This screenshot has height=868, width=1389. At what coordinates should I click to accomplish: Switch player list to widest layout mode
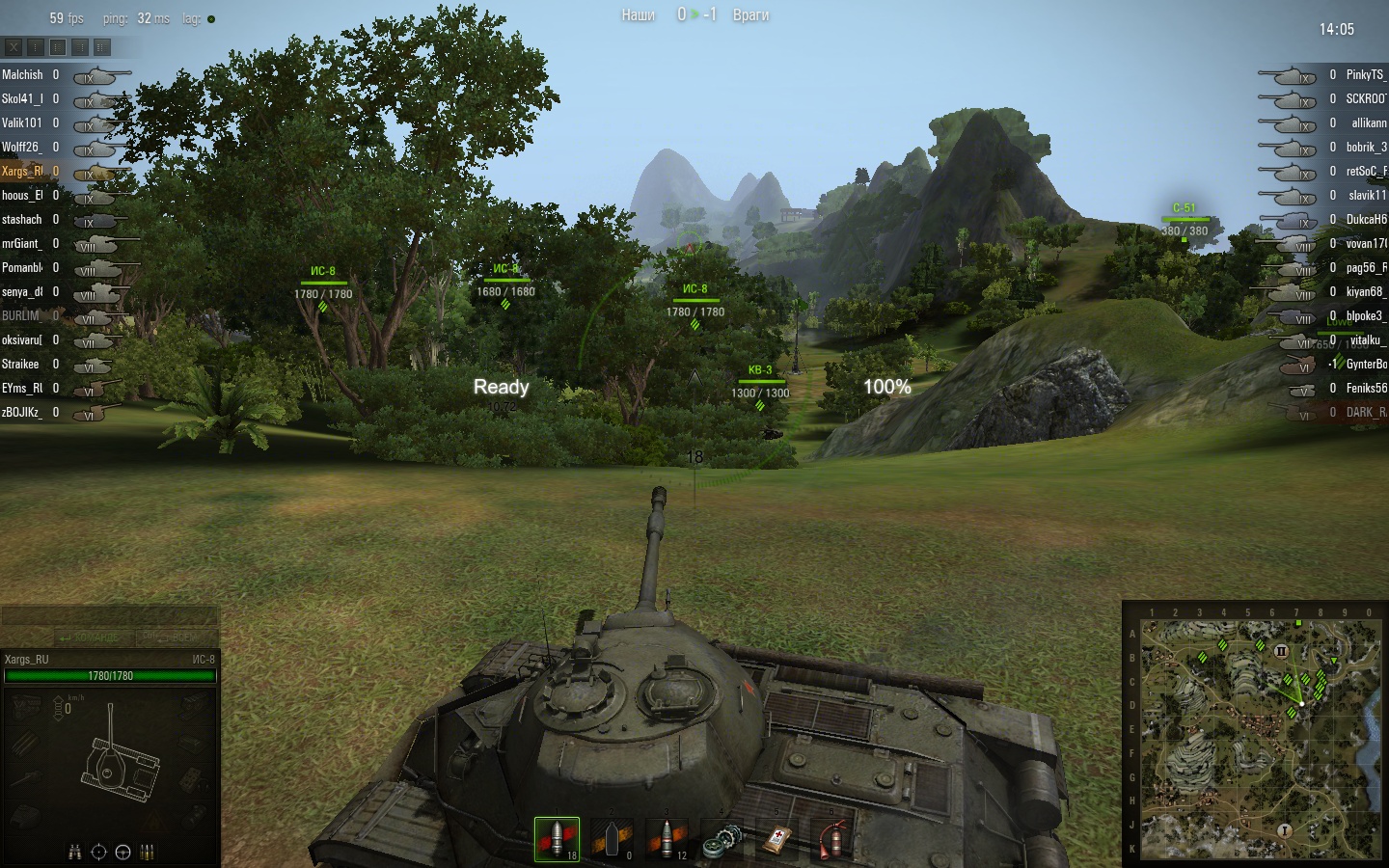102,46
